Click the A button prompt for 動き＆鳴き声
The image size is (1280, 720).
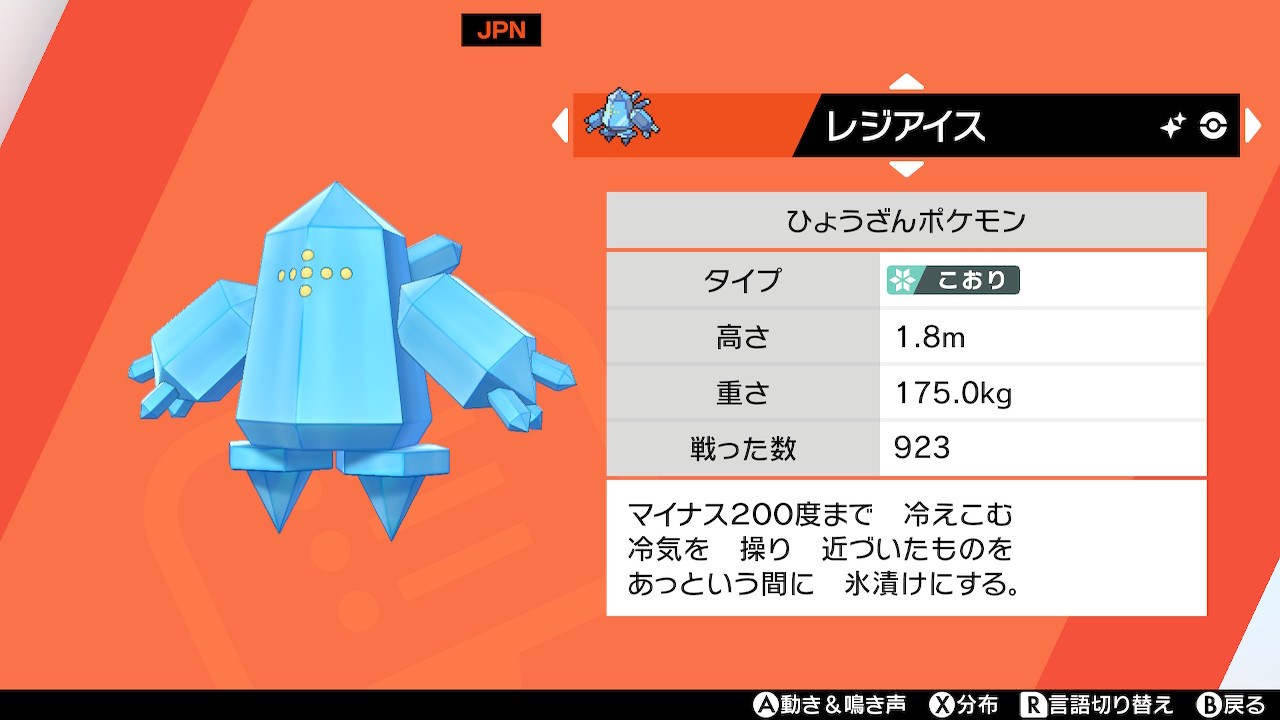point(767,707)
